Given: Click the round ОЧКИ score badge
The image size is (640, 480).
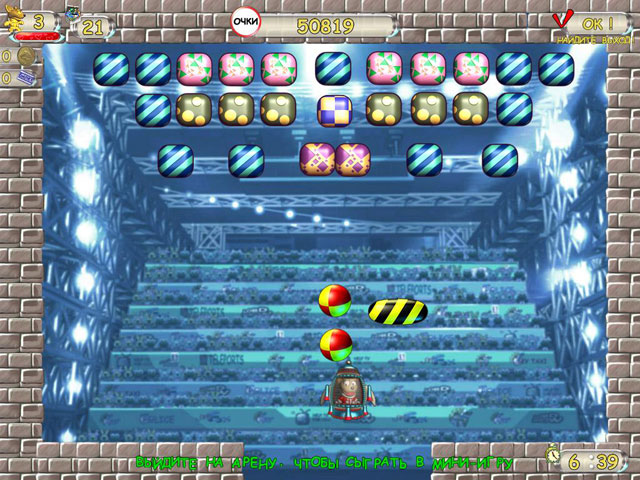Looking at the screenshot, I should (x=244, y=21).
